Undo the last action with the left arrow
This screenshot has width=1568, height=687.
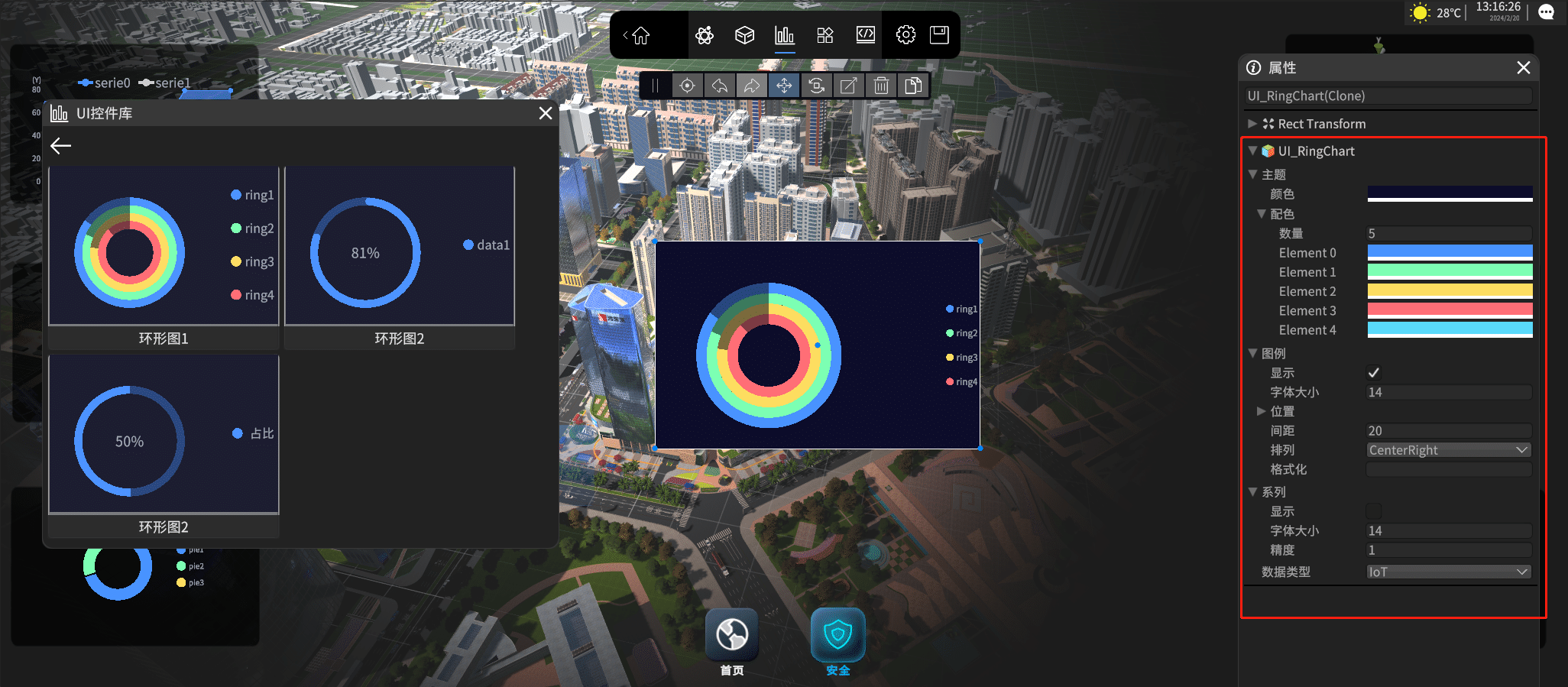pos(720,86)
